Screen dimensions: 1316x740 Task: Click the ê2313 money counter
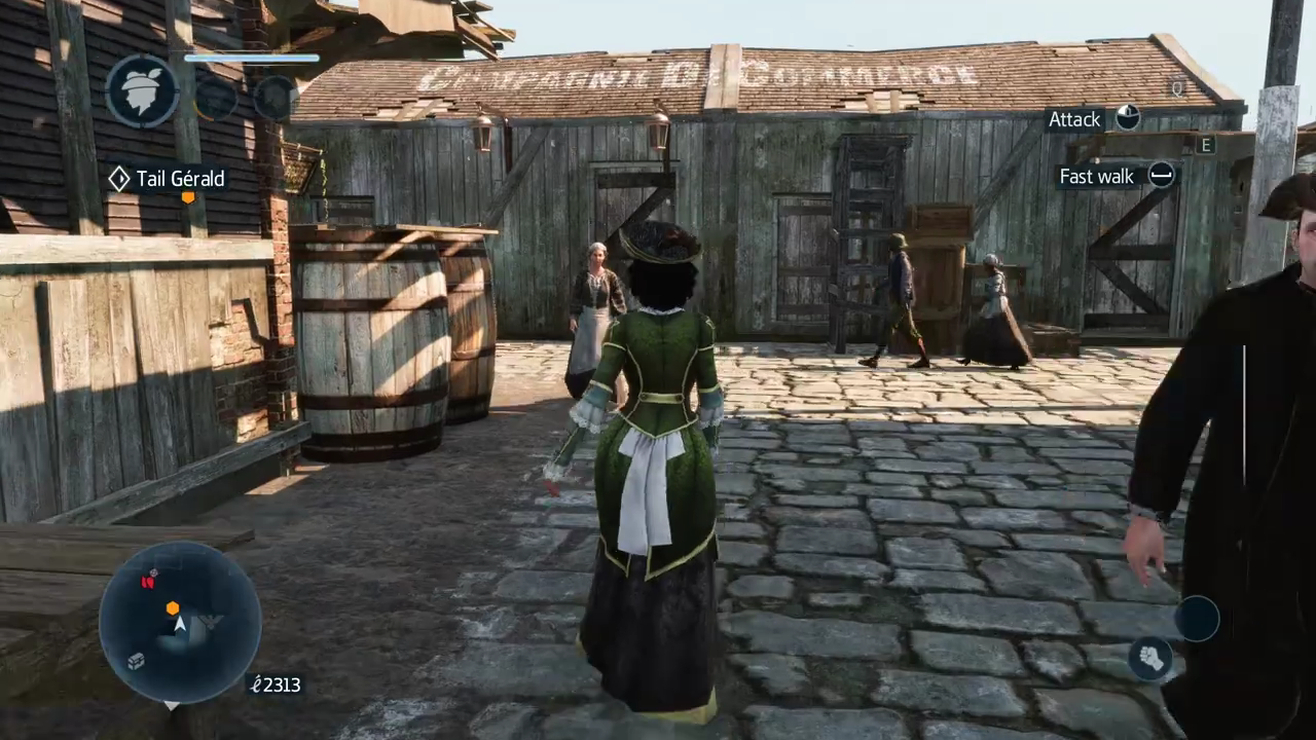[x=274, y=685]
